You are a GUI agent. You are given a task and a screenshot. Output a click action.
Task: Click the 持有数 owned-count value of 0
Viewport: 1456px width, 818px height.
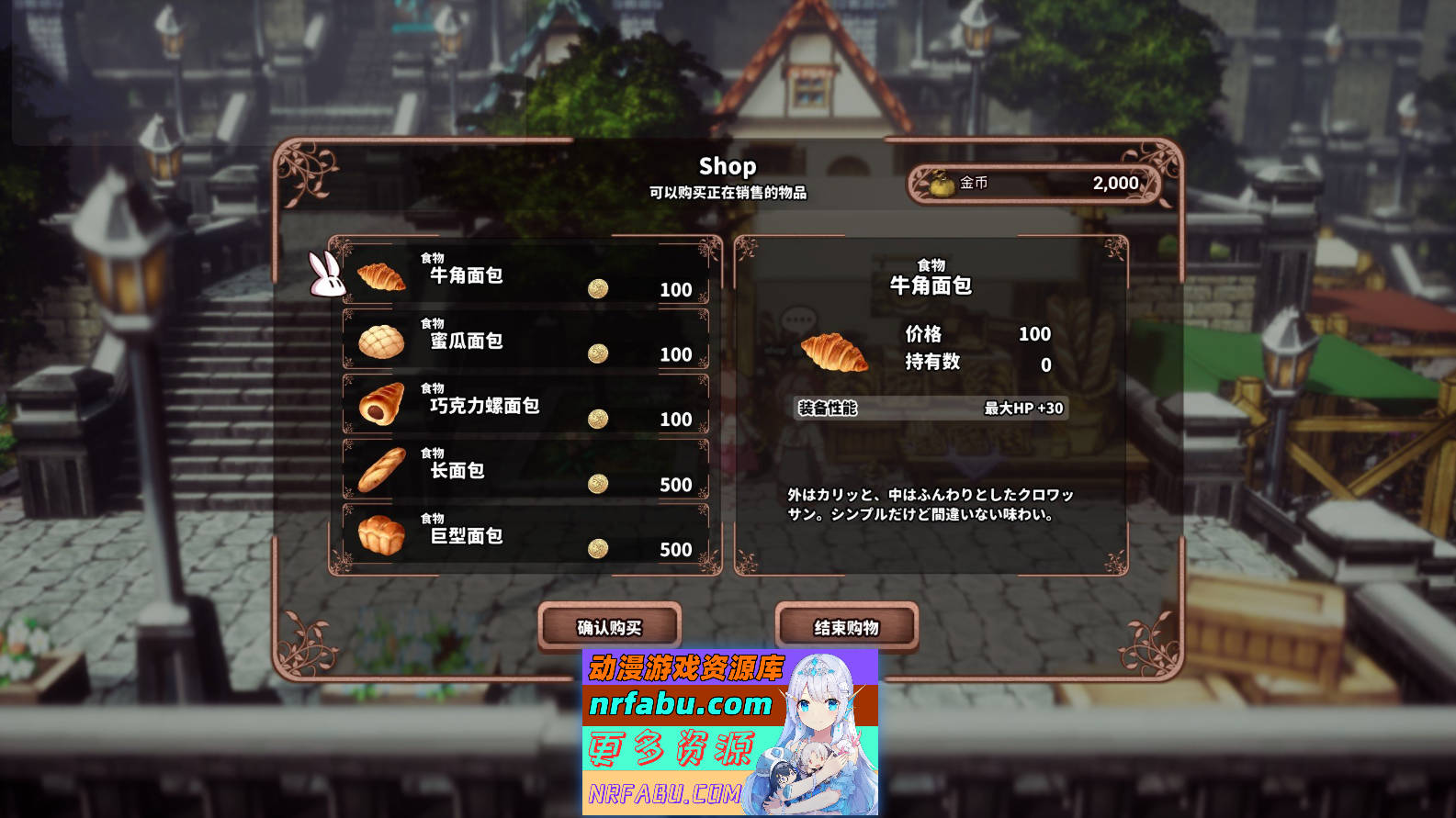(x=1044, y=364)
